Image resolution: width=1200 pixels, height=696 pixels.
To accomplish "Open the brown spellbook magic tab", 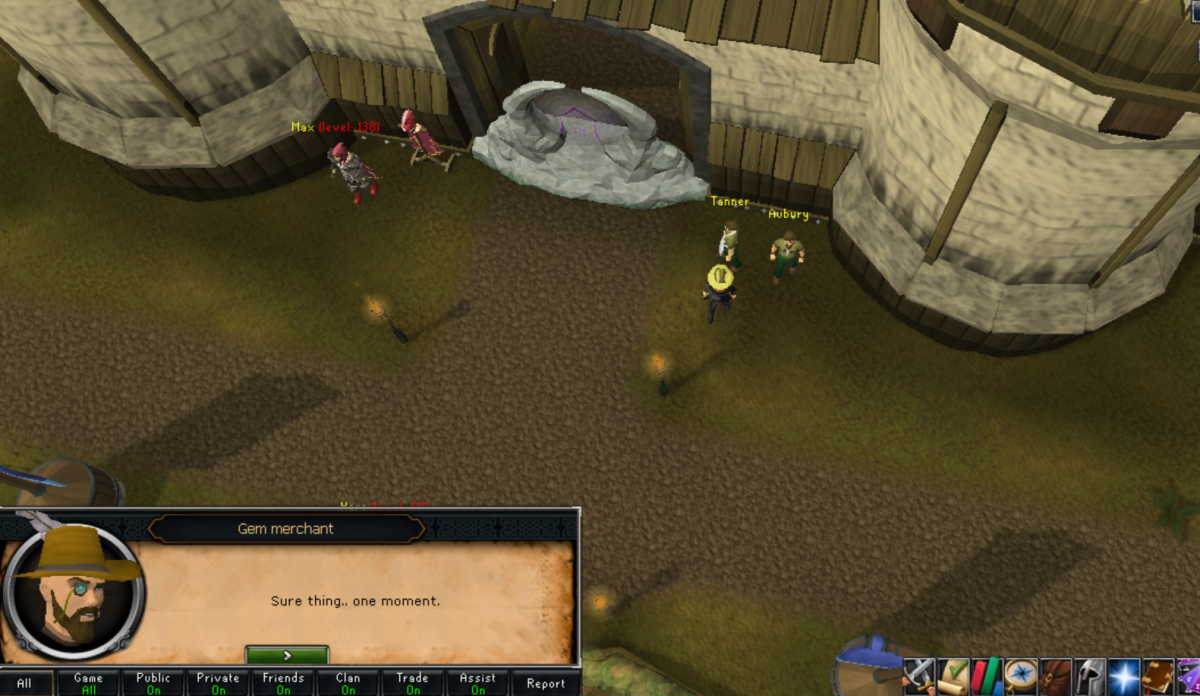I will pos(1158,676).
